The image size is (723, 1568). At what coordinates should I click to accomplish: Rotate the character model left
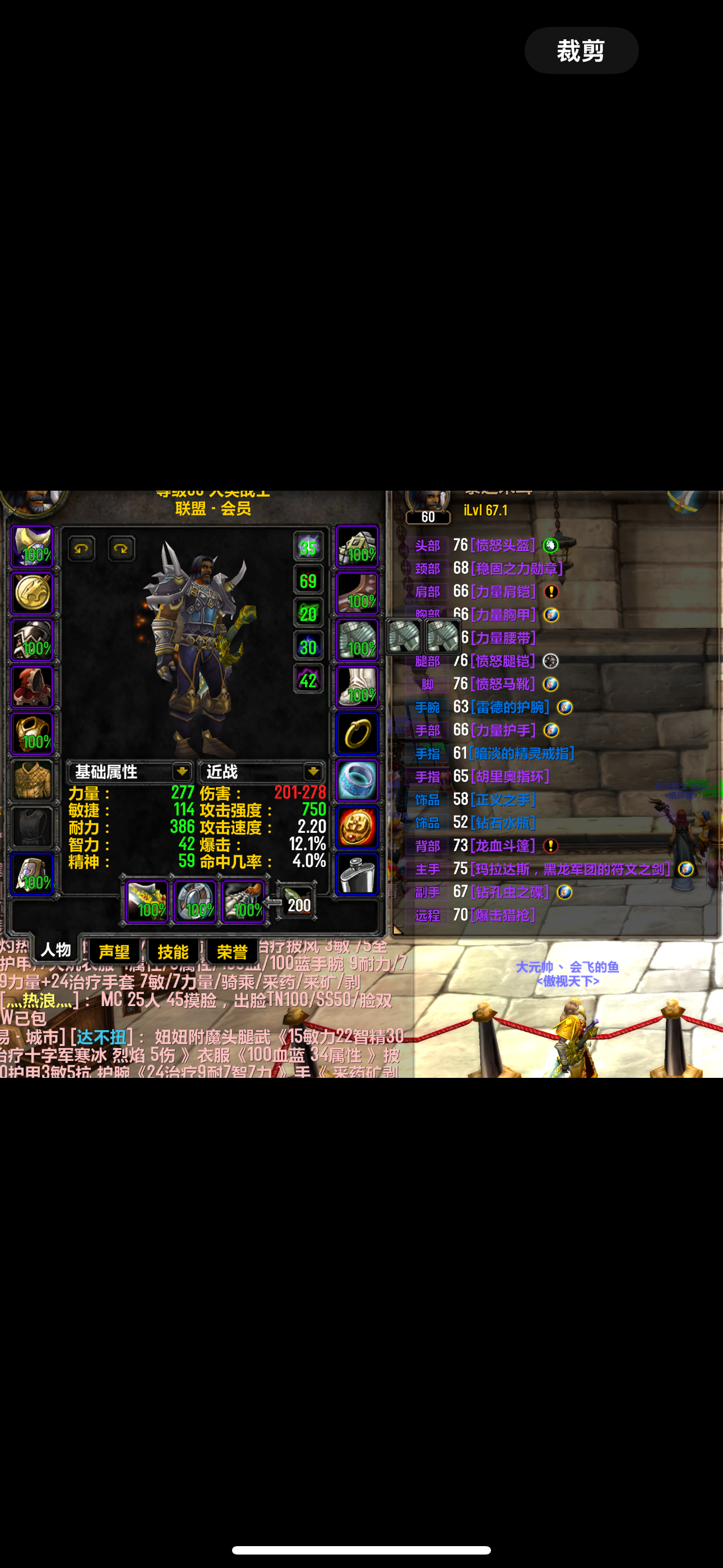coord(82,548)
